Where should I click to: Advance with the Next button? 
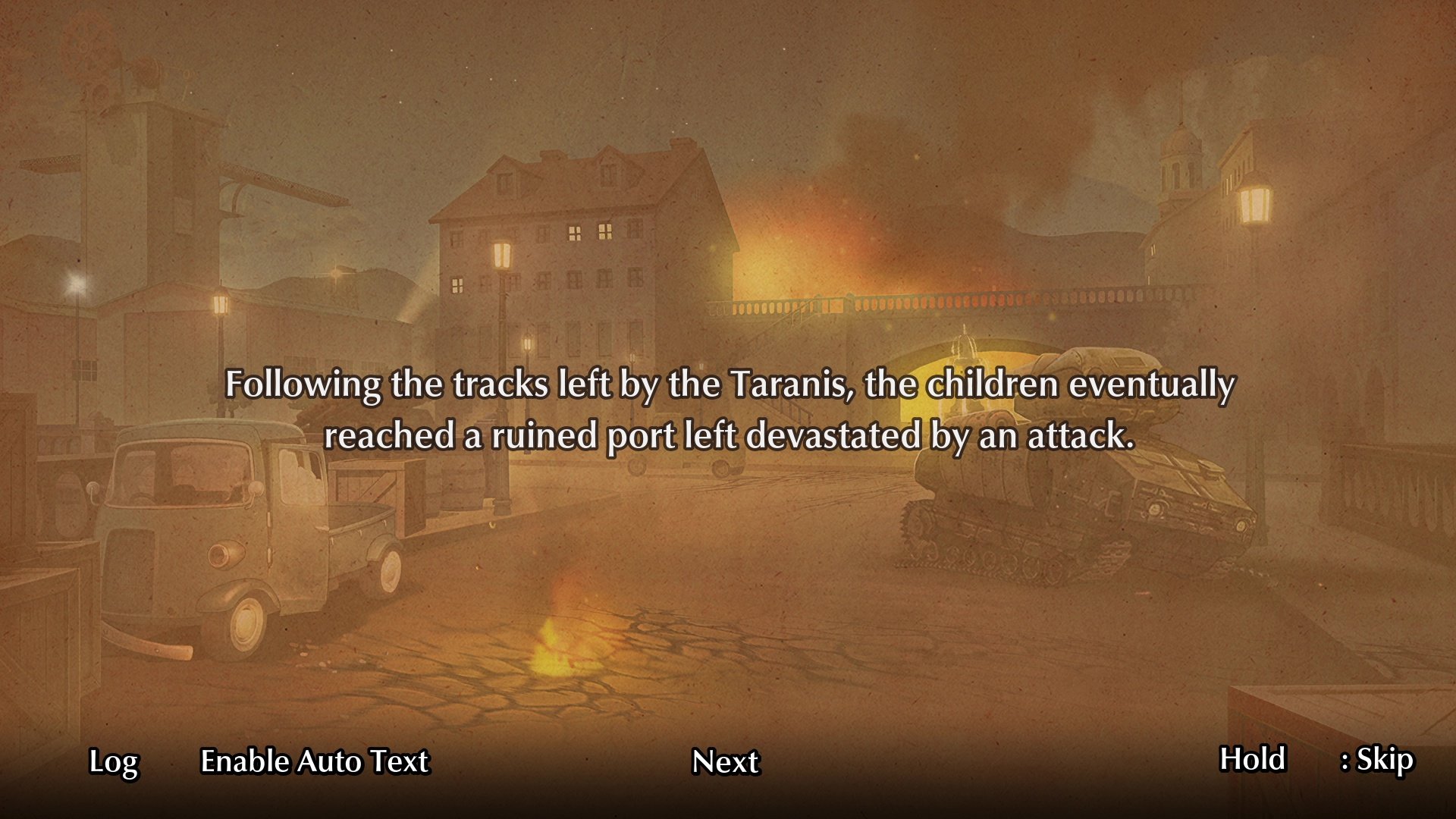(725, 761)
